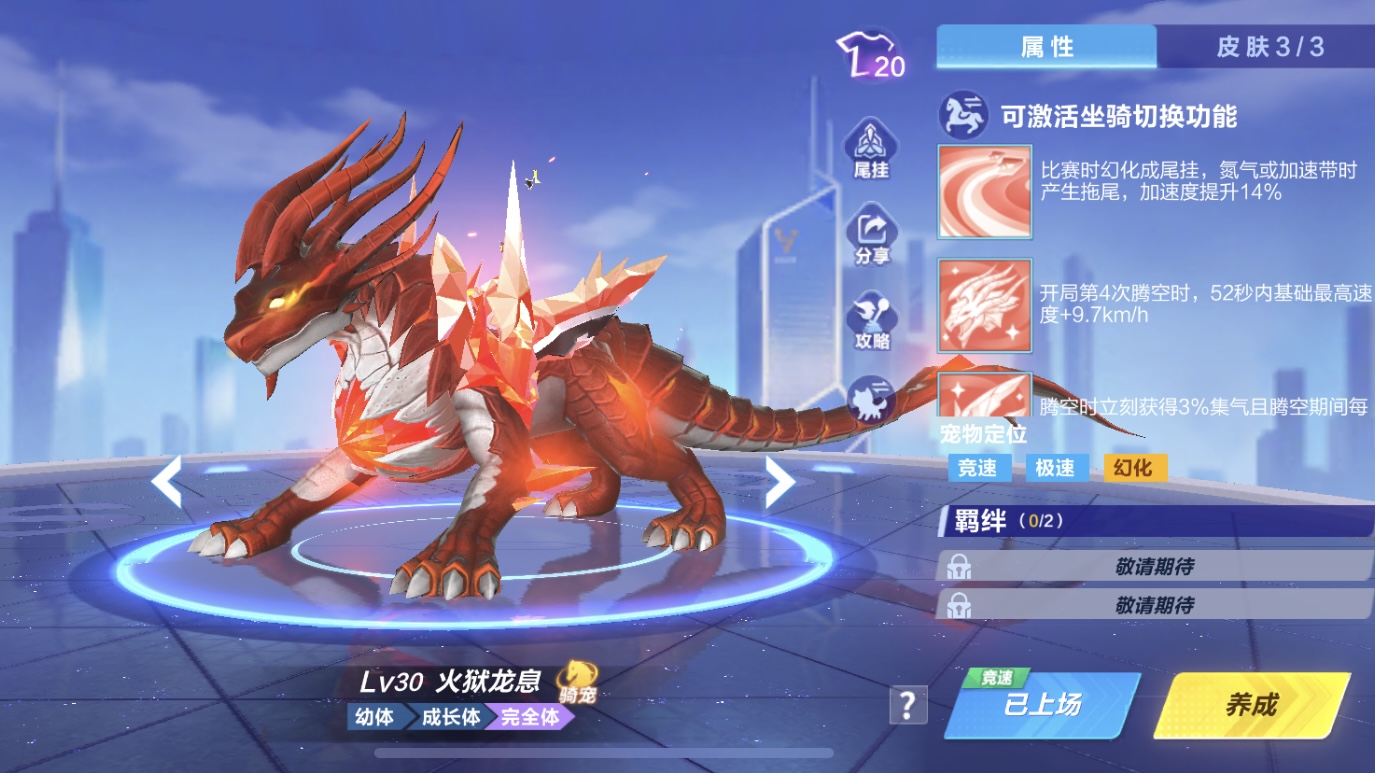This screenshot has height=773, width=1375.
Task: Show next pet with right arrow
Action: pos(779,482)
